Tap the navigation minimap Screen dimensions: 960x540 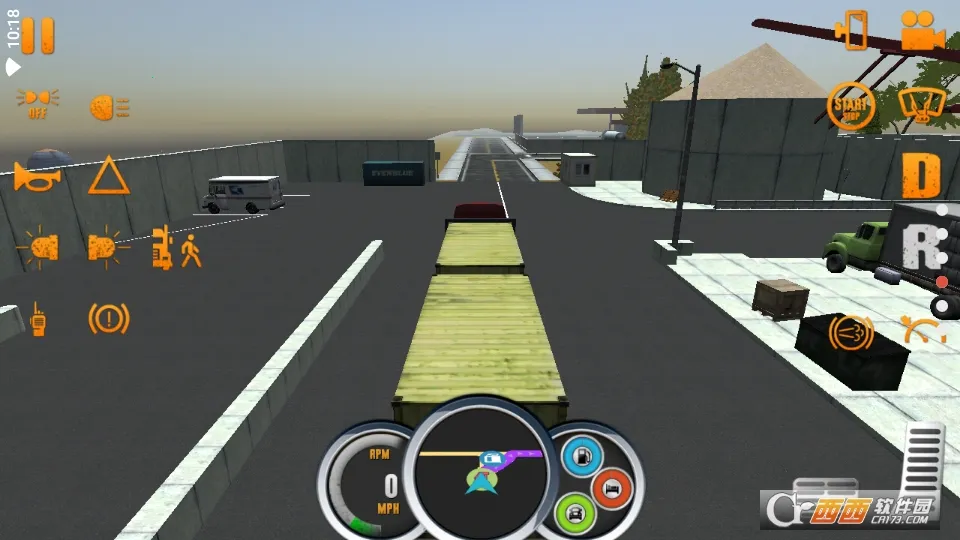pyautogui.click(x=480, y=466)
